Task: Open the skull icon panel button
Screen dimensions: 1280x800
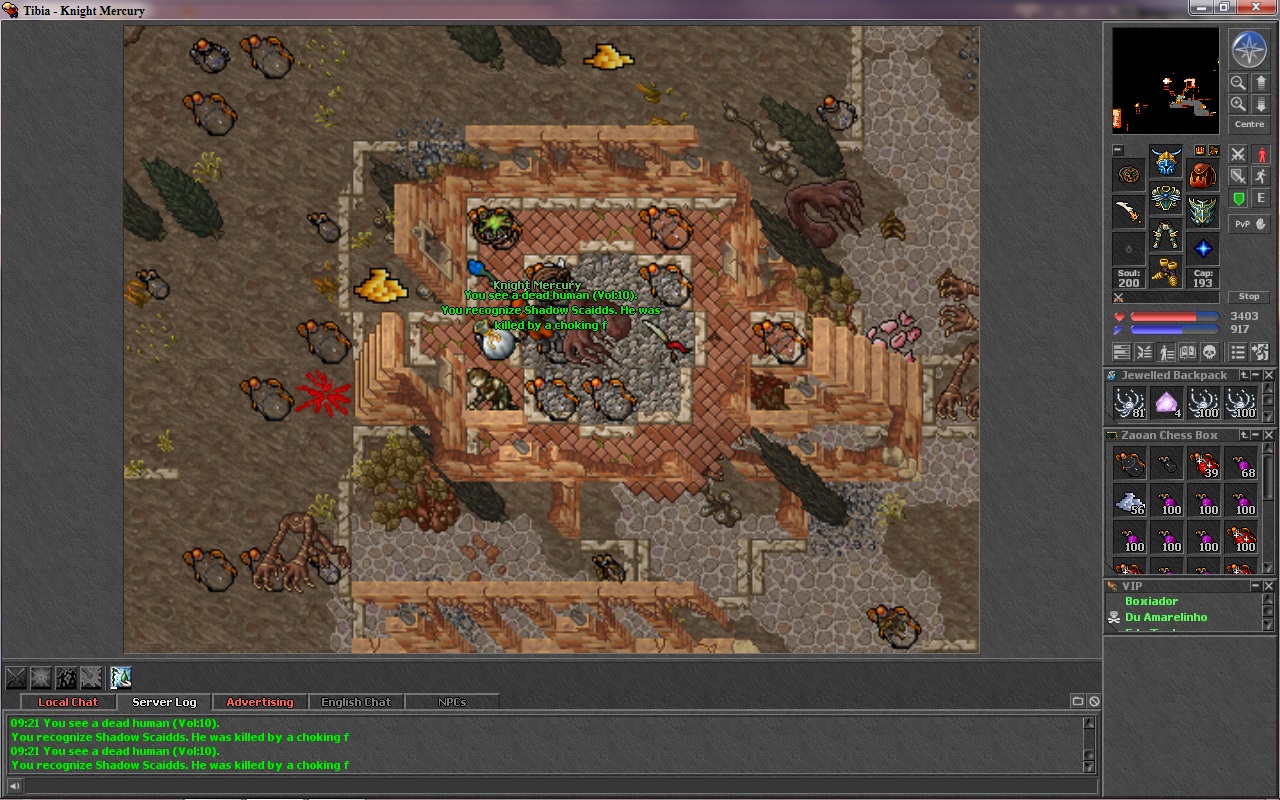Action: [1209, 352]
